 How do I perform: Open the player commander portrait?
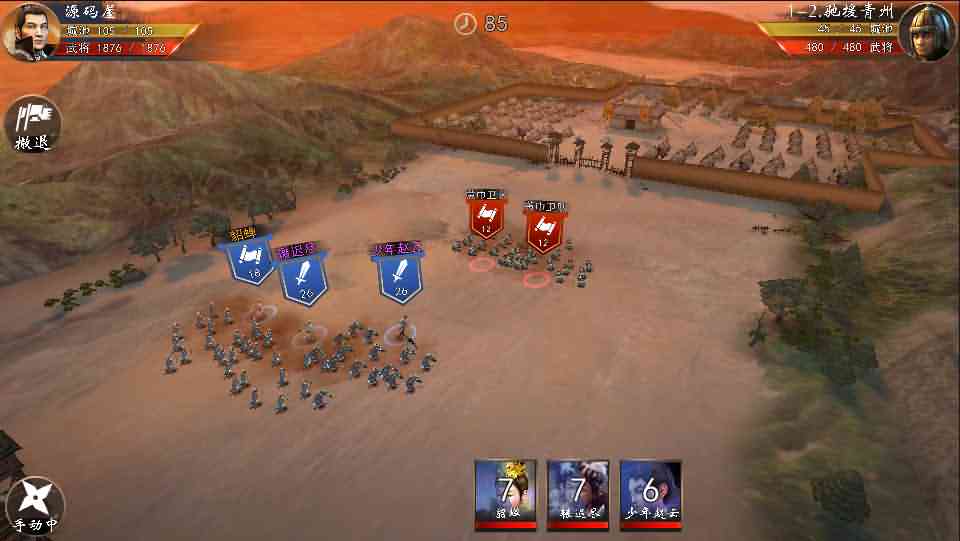click(32, 31)
